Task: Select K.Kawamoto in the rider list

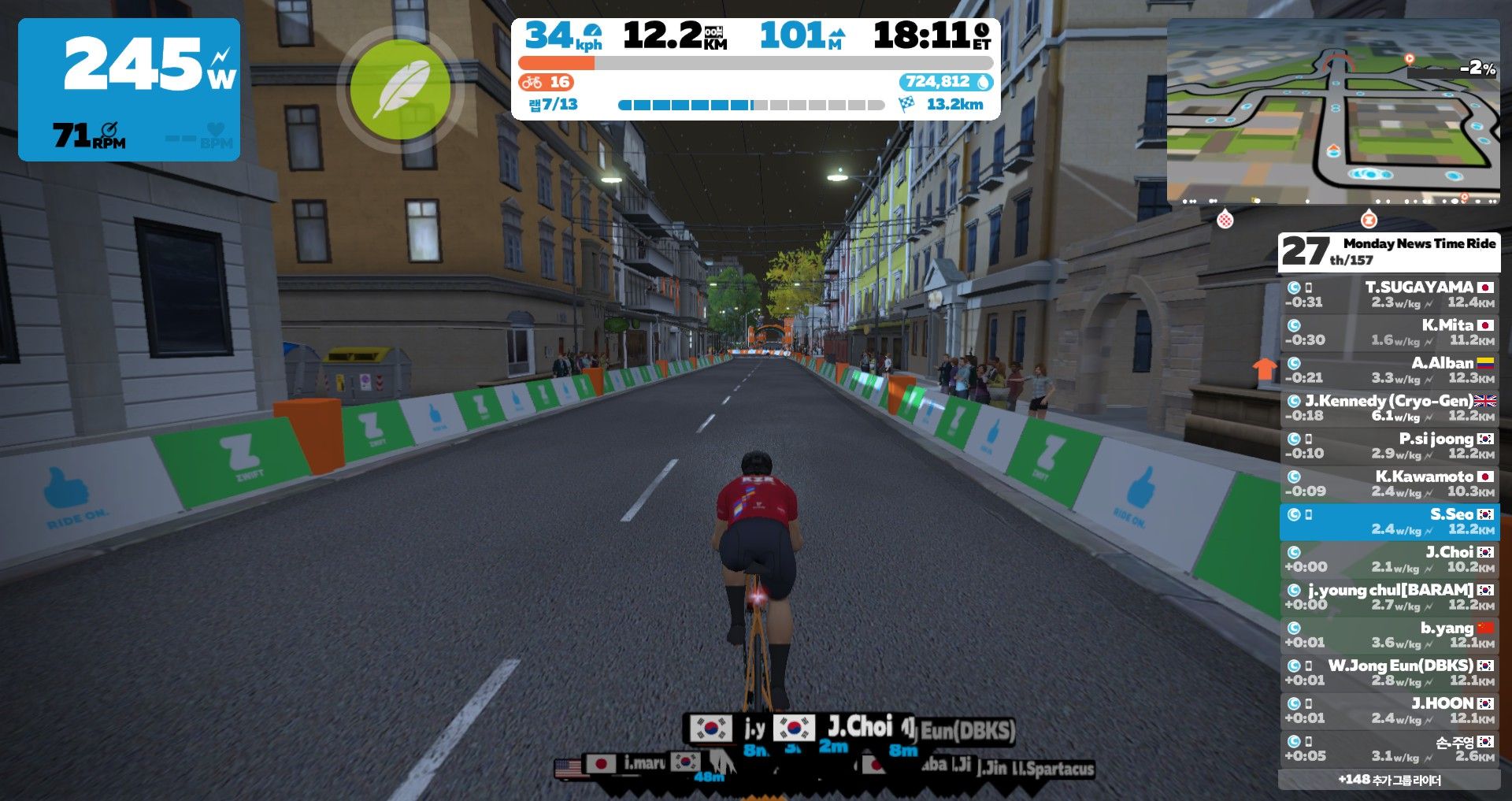Action: [x=1389, y=484]
